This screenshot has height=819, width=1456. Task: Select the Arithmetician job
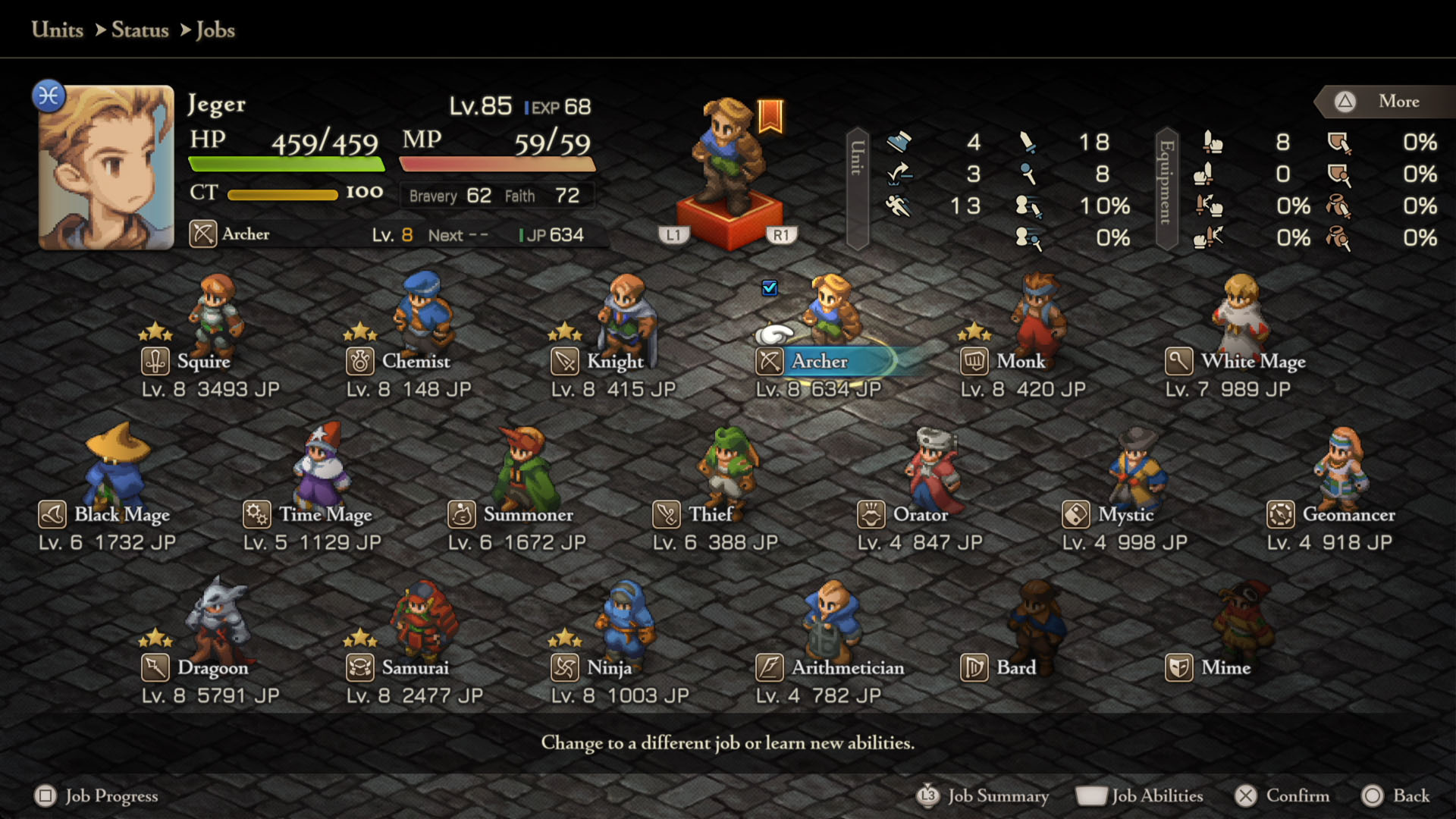click(847, 668)
